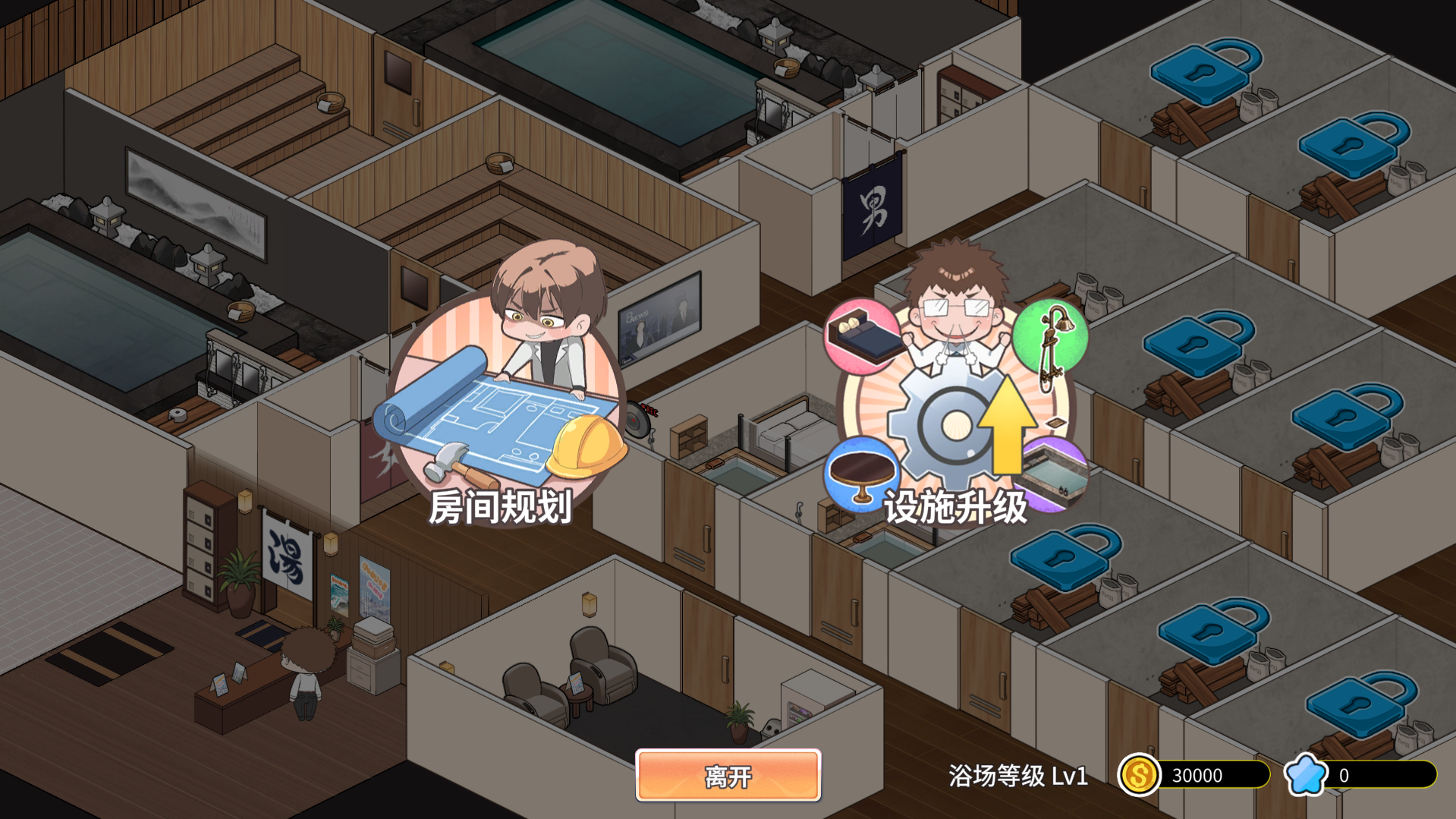Open the 设施升级 facility upgrade menu
This screenshot has width=1456, height=819.
point(955,410)
